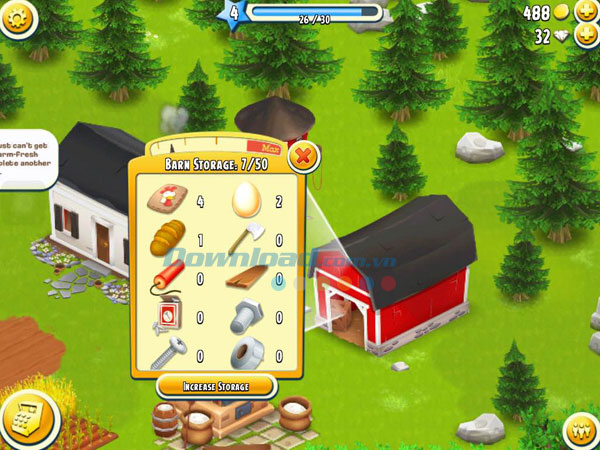Close the Barn Storage window
This screenshot has height=450, width=600.
(303, 157)
